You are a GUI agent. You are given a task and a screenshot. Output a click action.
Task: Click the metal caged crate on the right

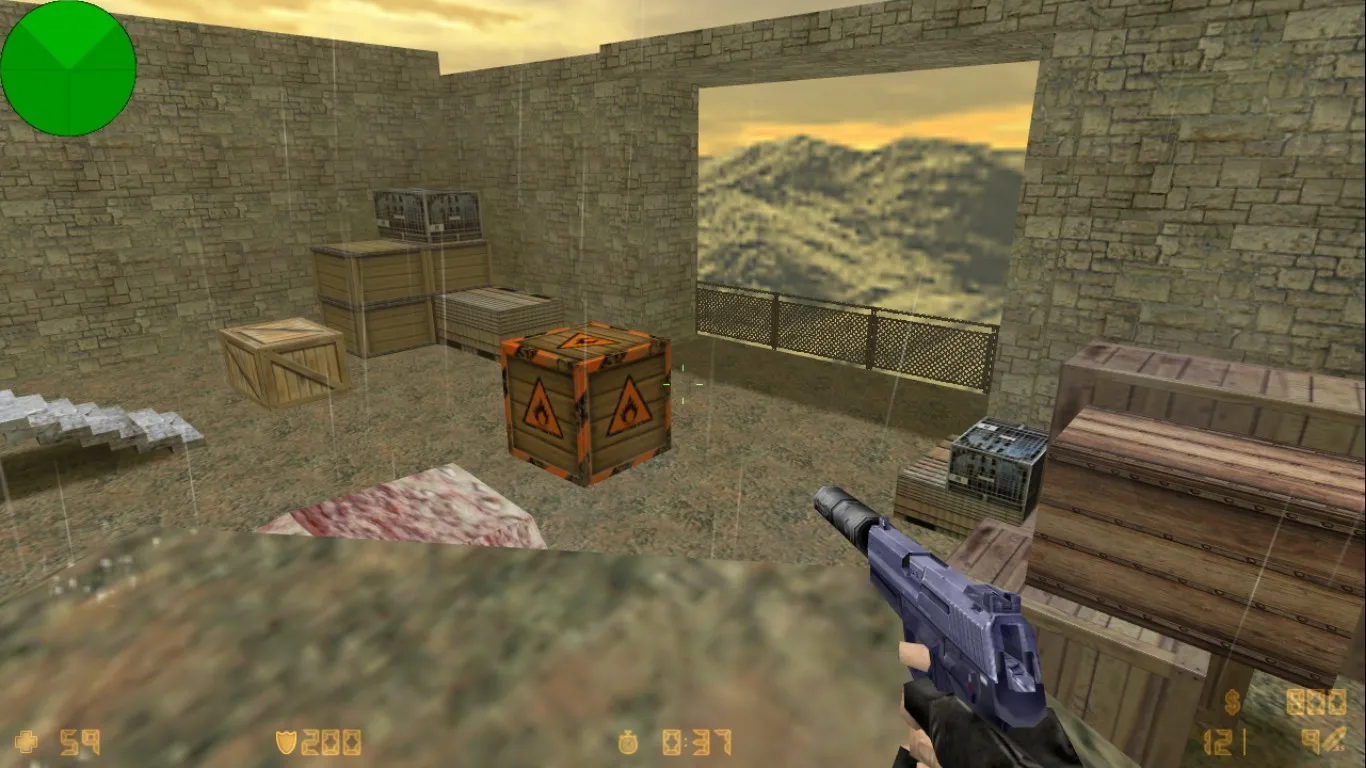click(995, 465)
